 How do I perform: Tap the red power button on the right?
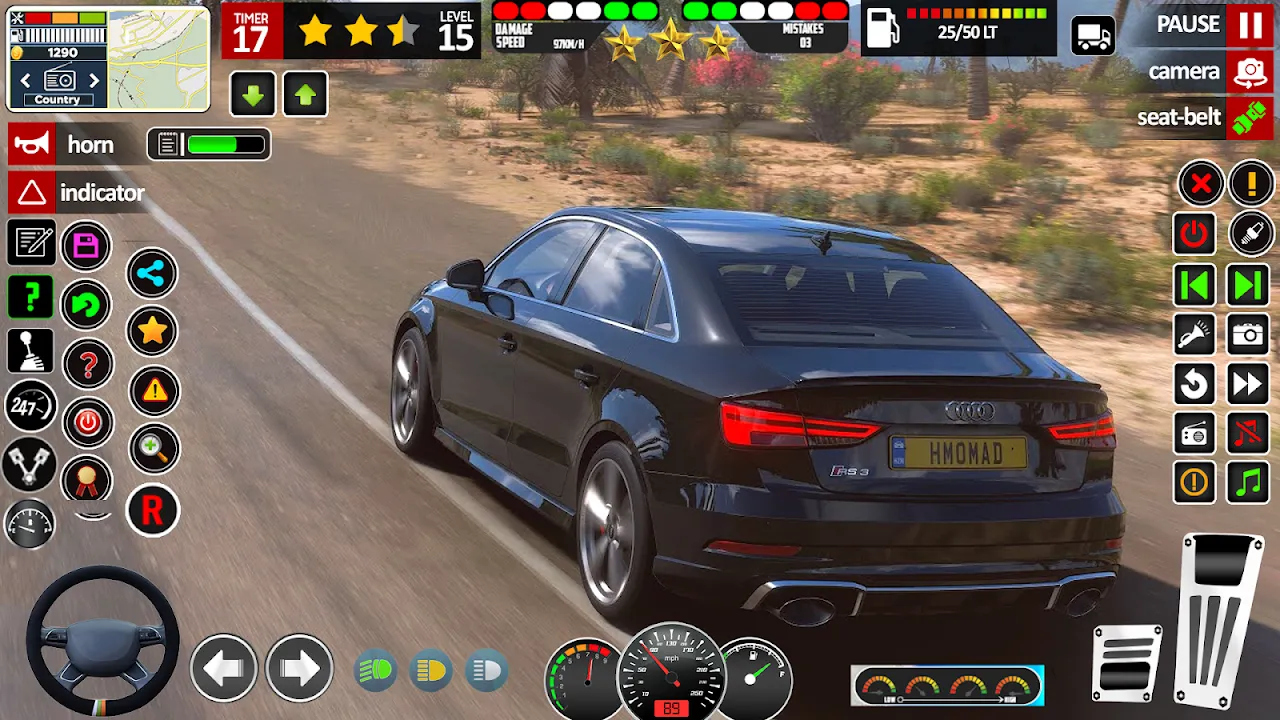coord(1195,235)
